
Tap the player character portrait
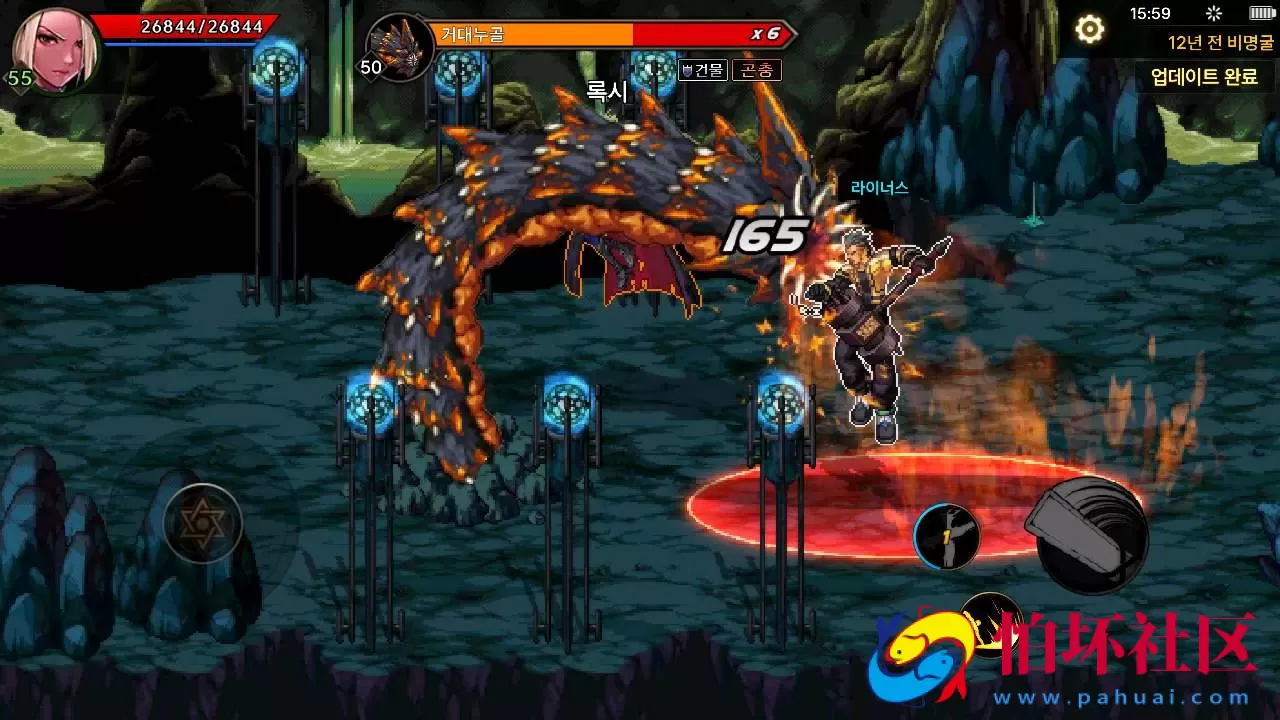pos(56,46)
